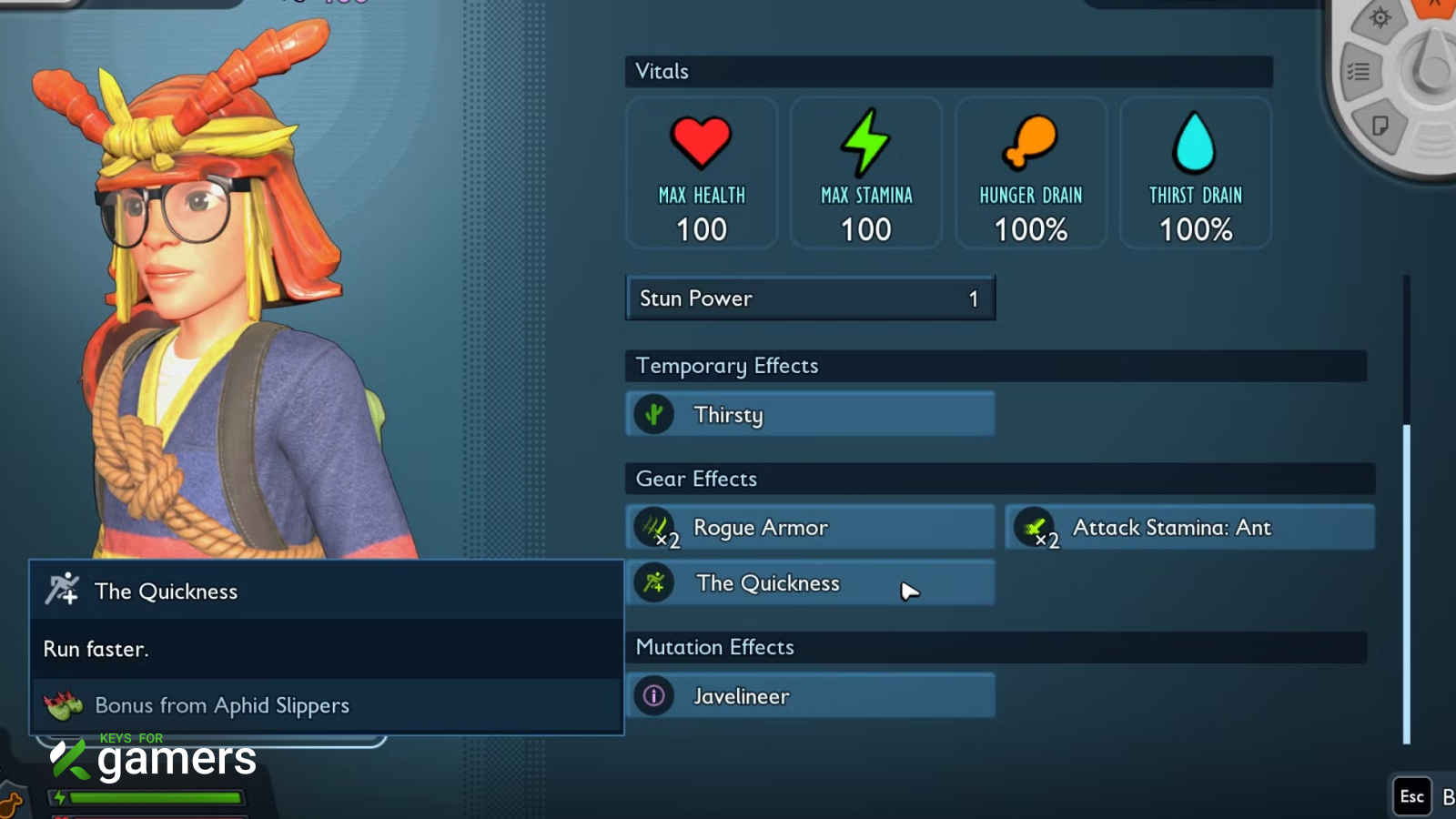Click the Rogue Armor gear effect
This screenshot has height=819, width=1456.
[809, 528]
